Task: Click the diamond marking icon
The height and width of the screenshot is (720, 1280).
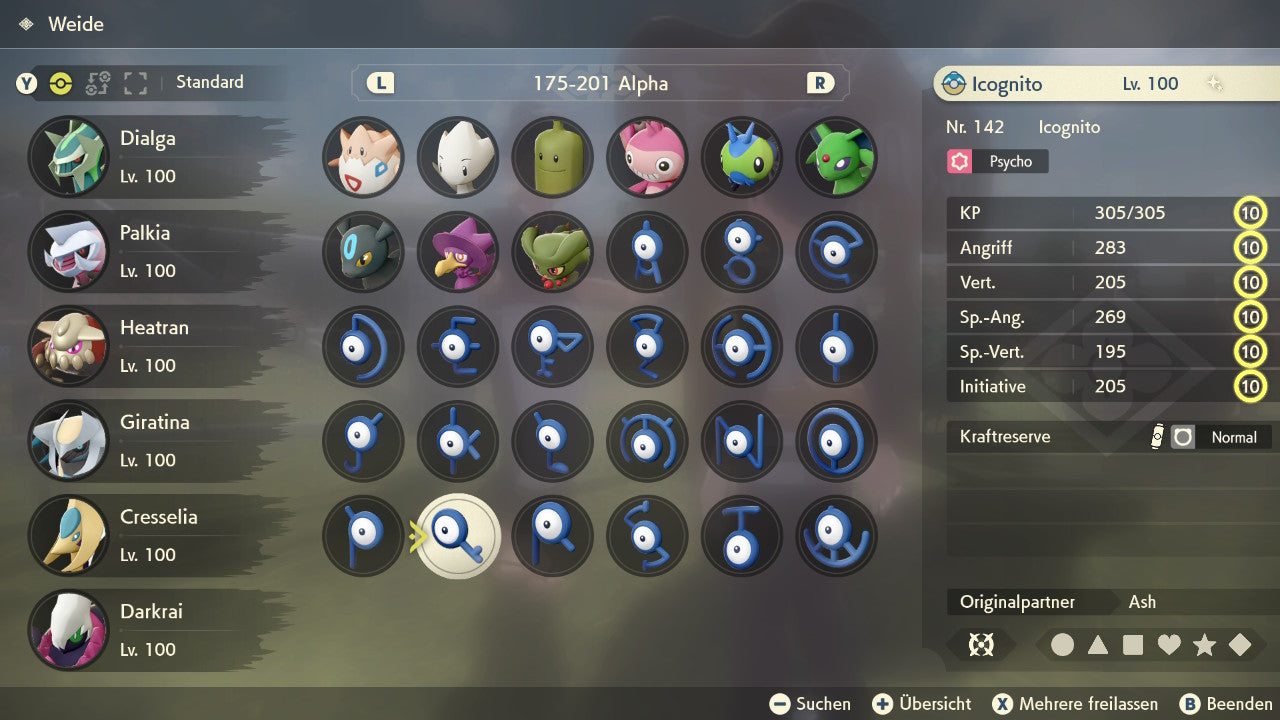Action: (x=1237, y=645)
